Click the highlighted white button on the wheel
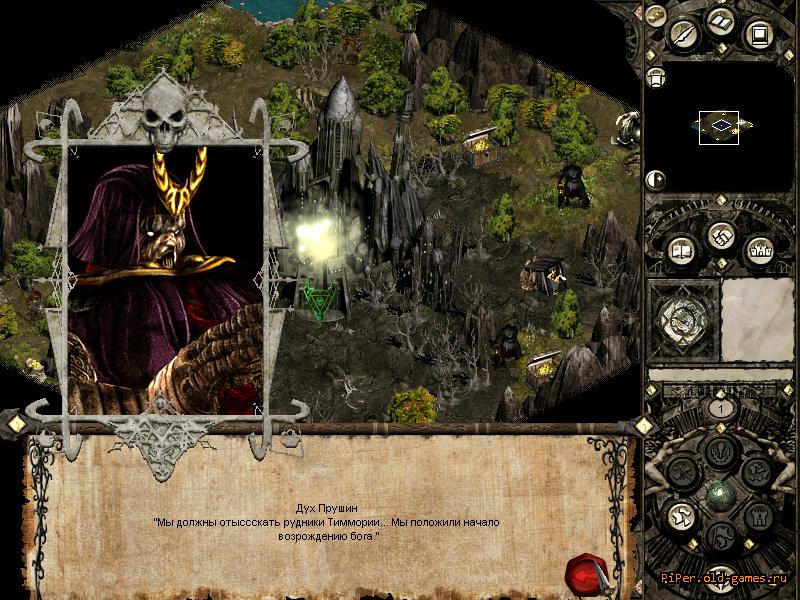The height and width of the screenshot is (600, 800). 680,517
